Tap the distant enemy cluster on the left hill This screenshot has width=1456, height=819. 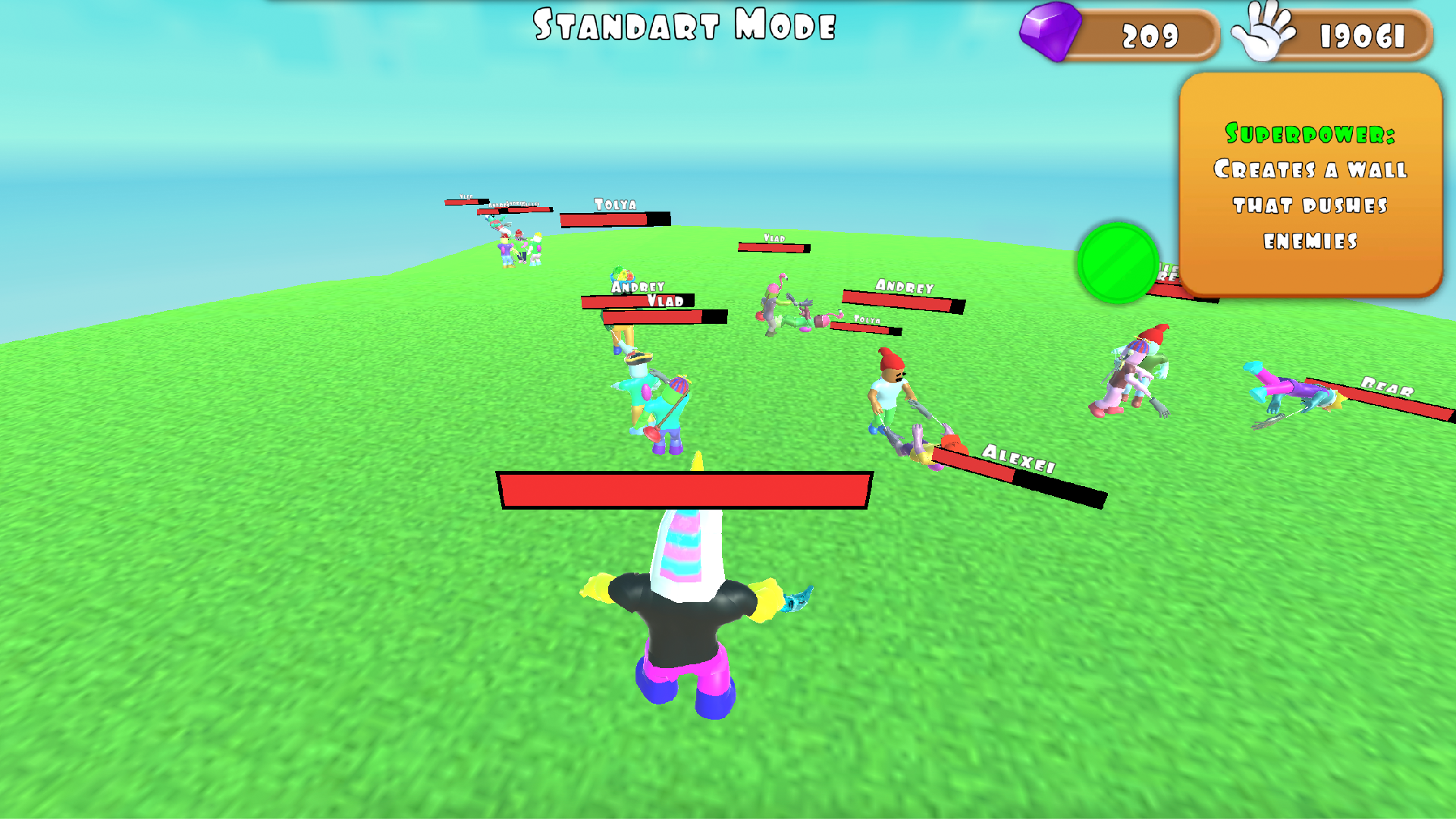point(519,250)
